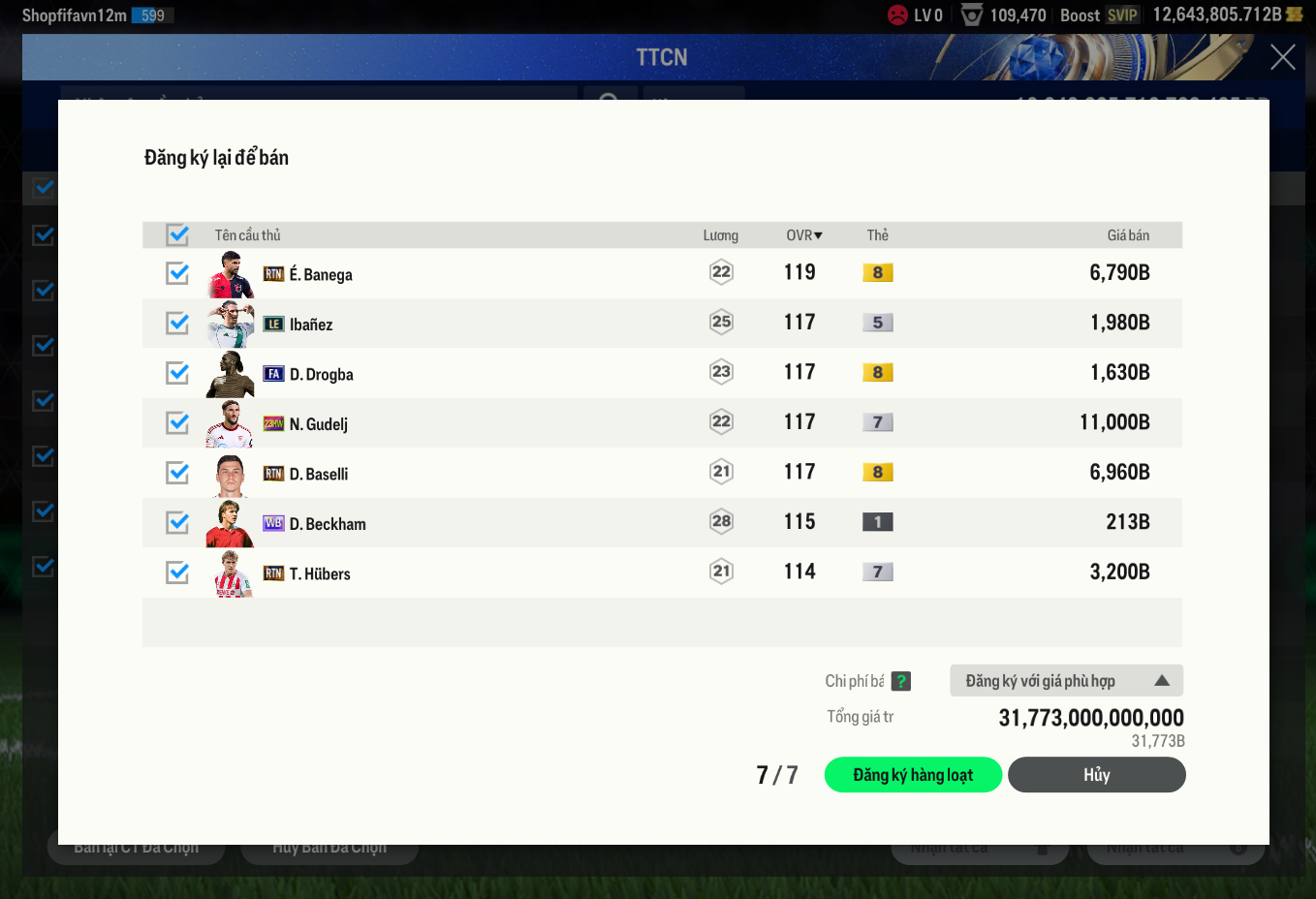Toggle the select-all checkbox in the header row
The width and height of the screenshot is (1316, 899).
(x=177, y=234)
